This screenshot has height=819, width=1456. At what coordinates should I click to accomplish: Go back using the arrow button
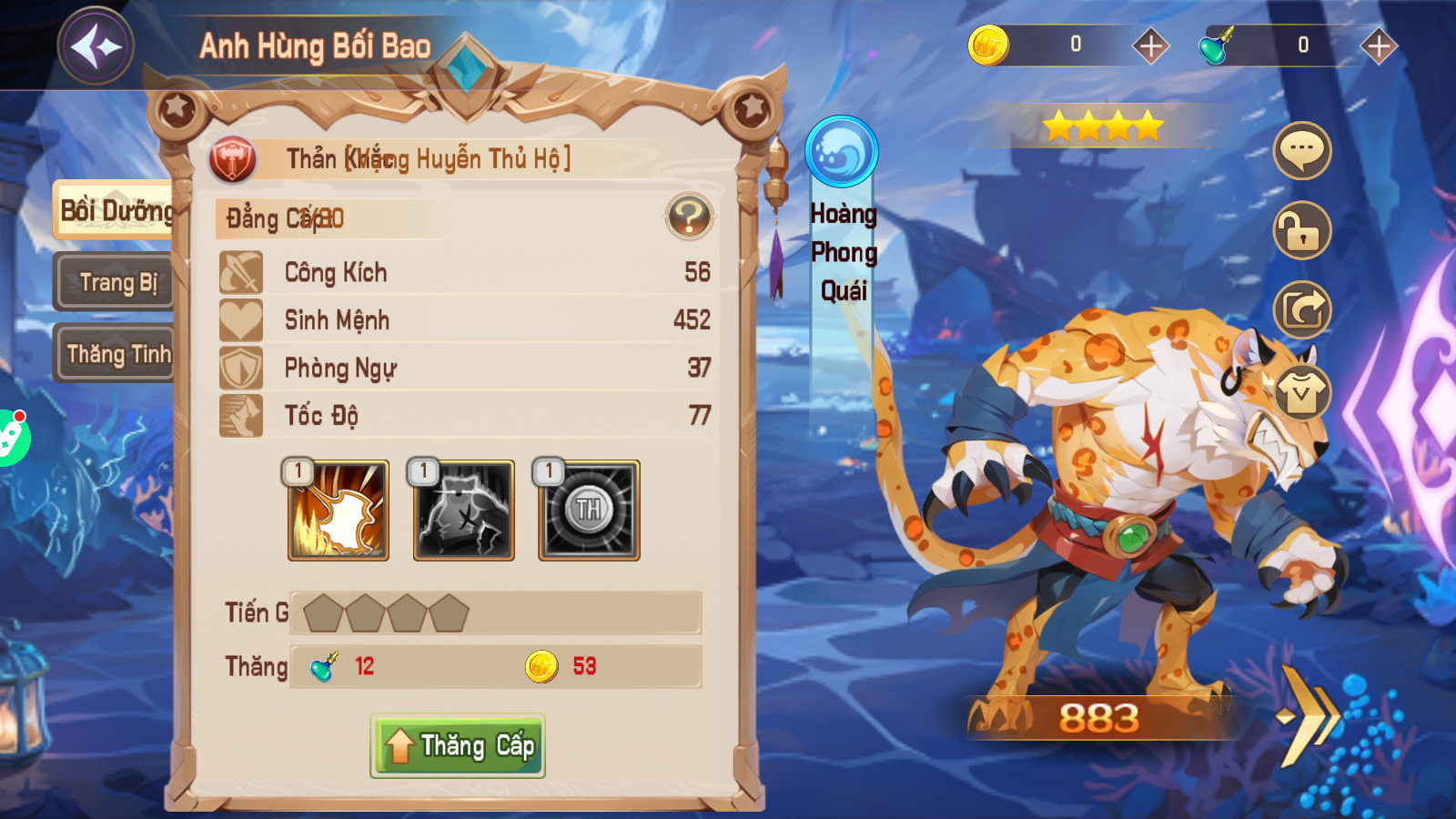tap(96, 45)
